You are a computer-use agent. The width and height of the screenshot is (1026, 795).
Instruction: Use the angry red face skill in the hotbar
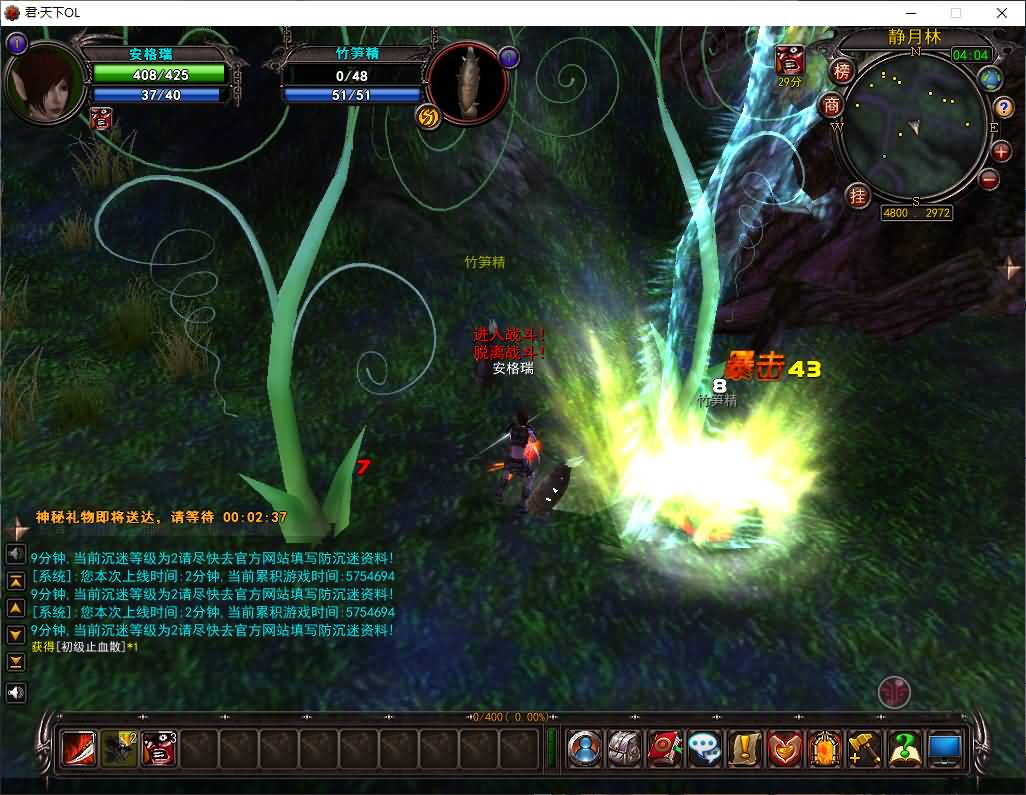tap(159, 748)
